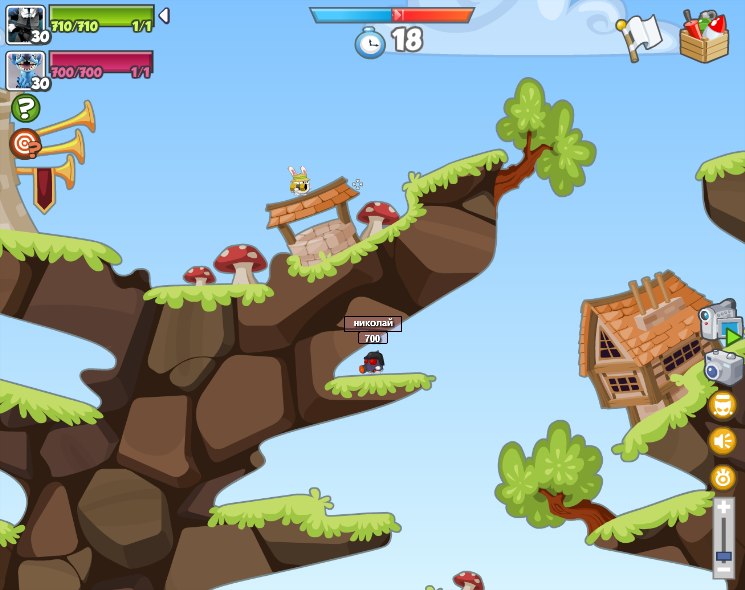Take a screenshot with the photo camera
This screenshot has height=590, width=745.
point(723,367)
